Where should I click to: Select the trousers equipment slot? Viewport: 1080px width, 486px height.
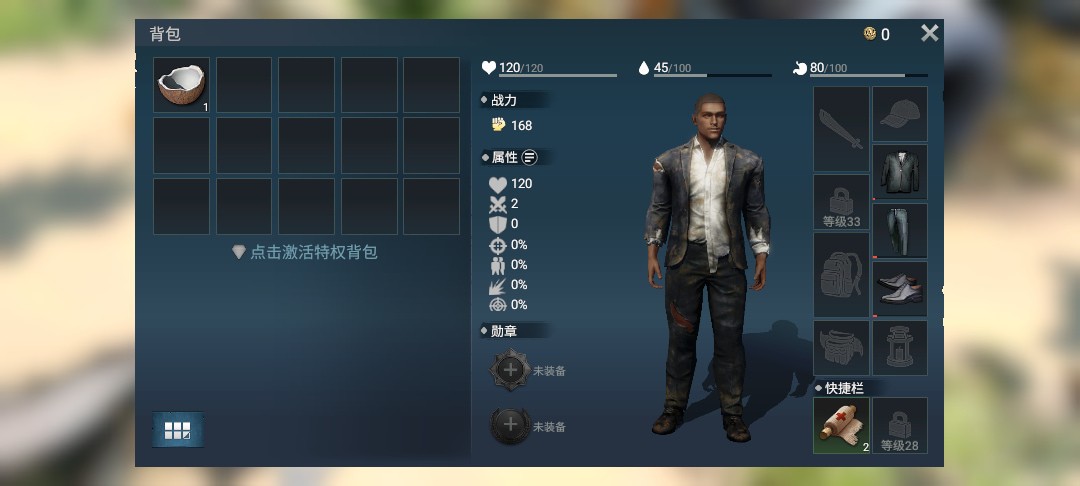tap(900, 230)
